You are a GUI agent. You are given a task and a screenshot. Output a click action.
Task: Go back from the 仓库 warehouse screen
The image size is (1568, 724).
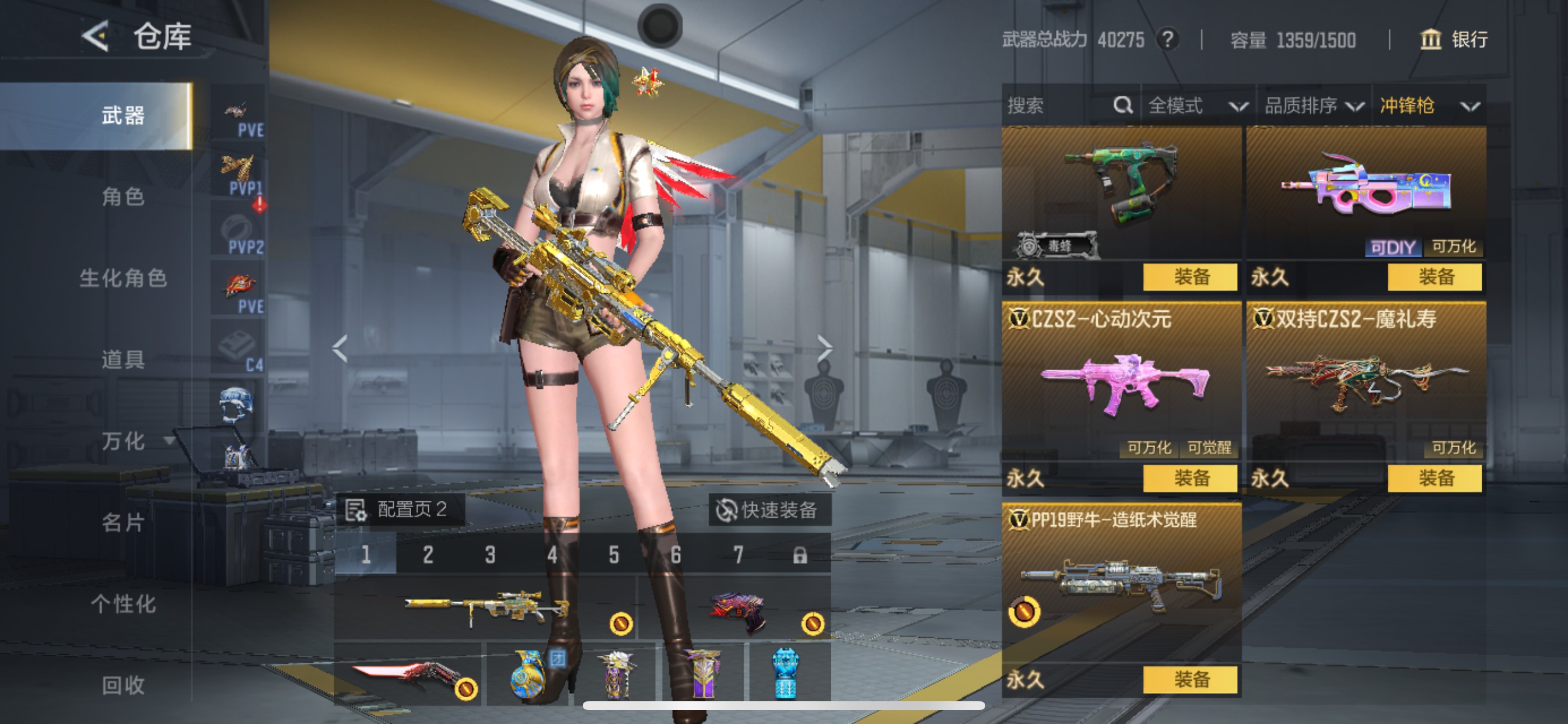tap(96, 37)
